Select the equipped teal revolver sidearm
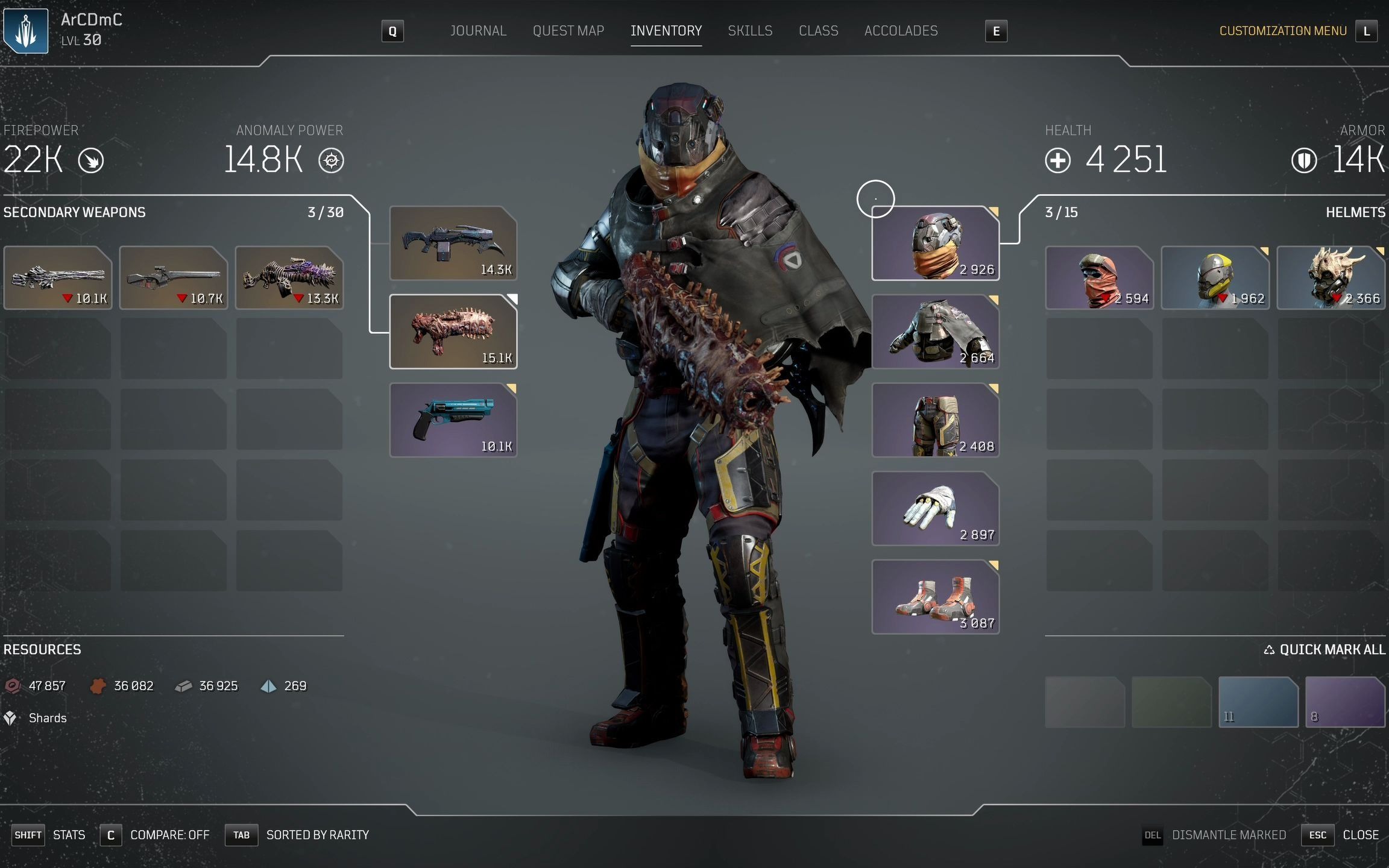 pyautogui.click(x=453, y=420)
